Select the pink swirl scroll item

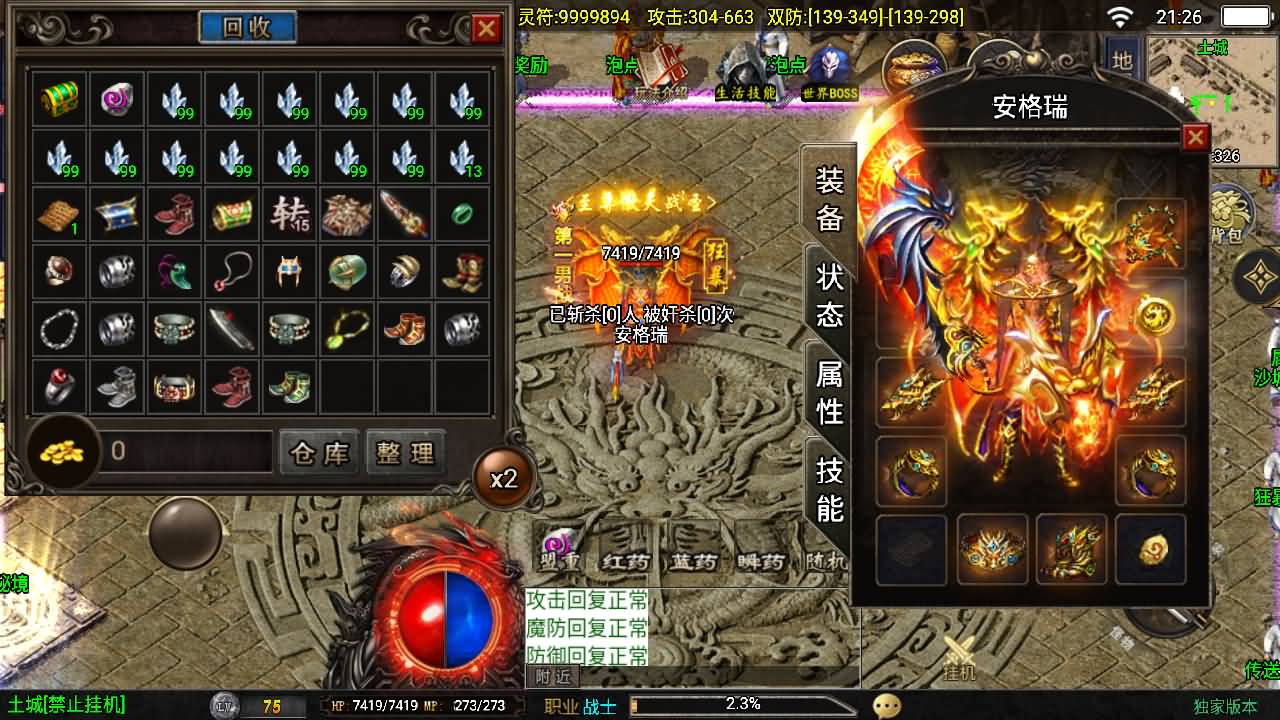pyautogui.click(x=118, y=99)
